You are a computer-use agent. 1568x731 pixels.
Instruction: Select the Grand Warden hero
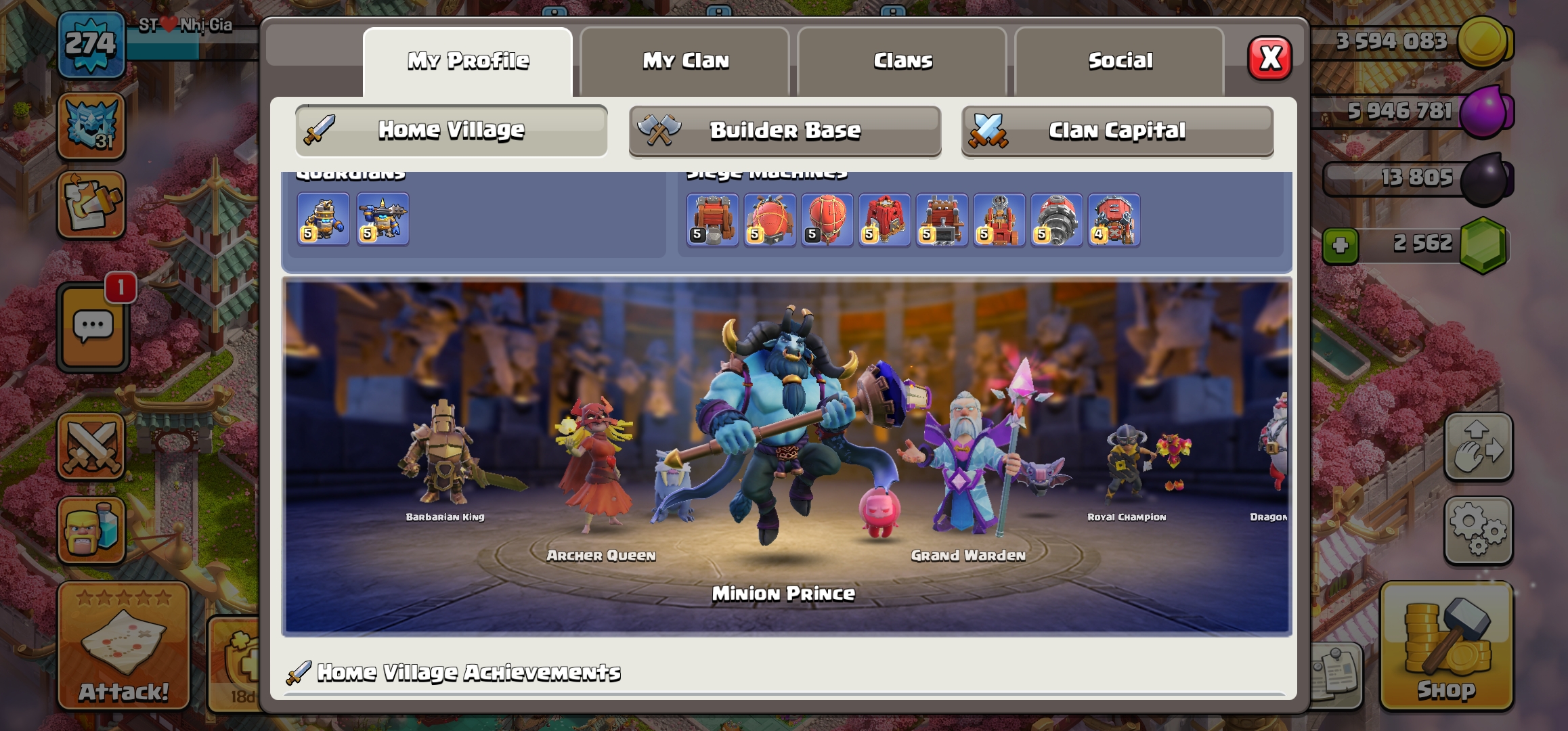pos(968,467)
